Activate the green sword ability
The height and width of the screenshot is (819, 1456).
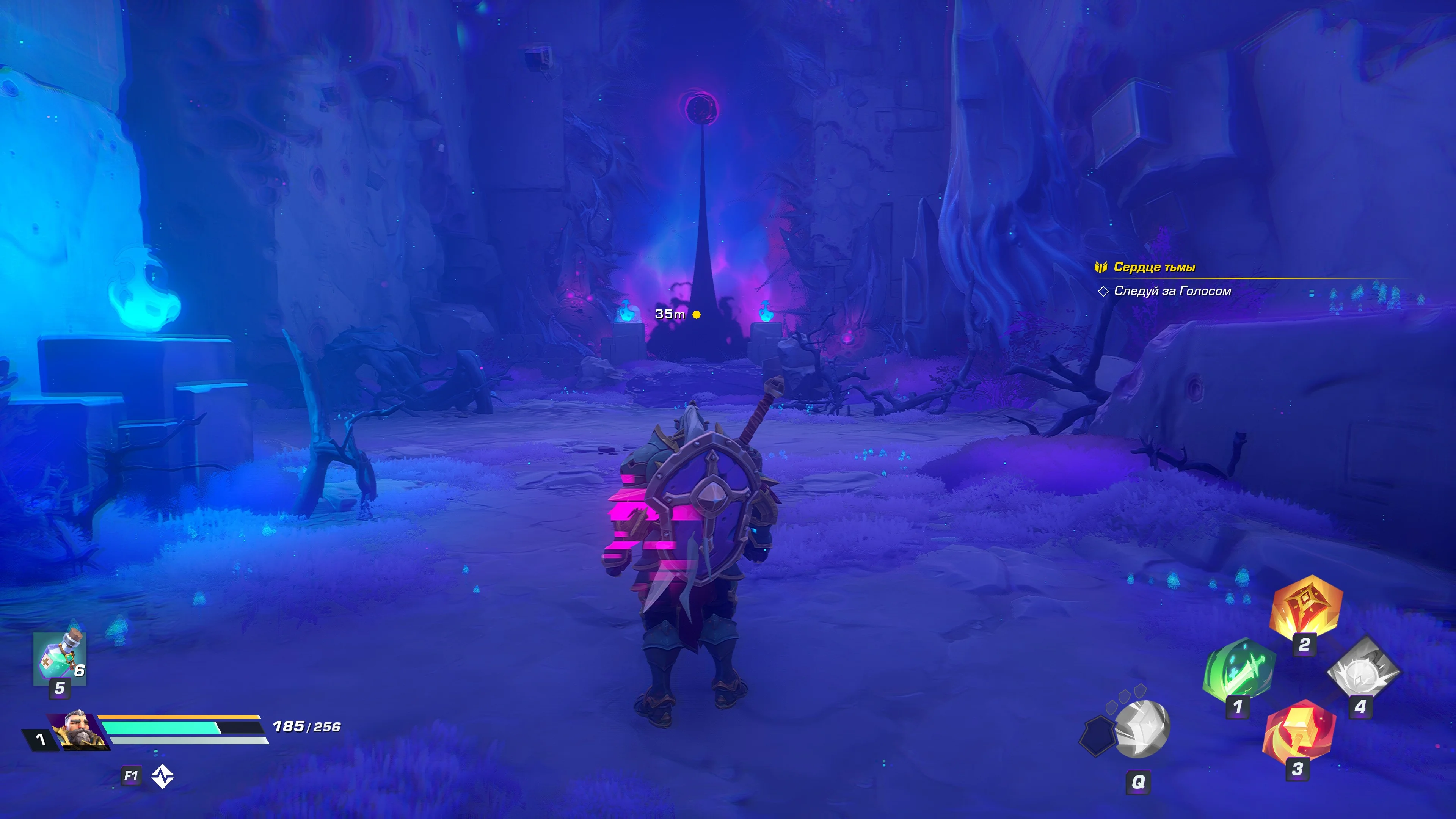tap(1239, 673)
